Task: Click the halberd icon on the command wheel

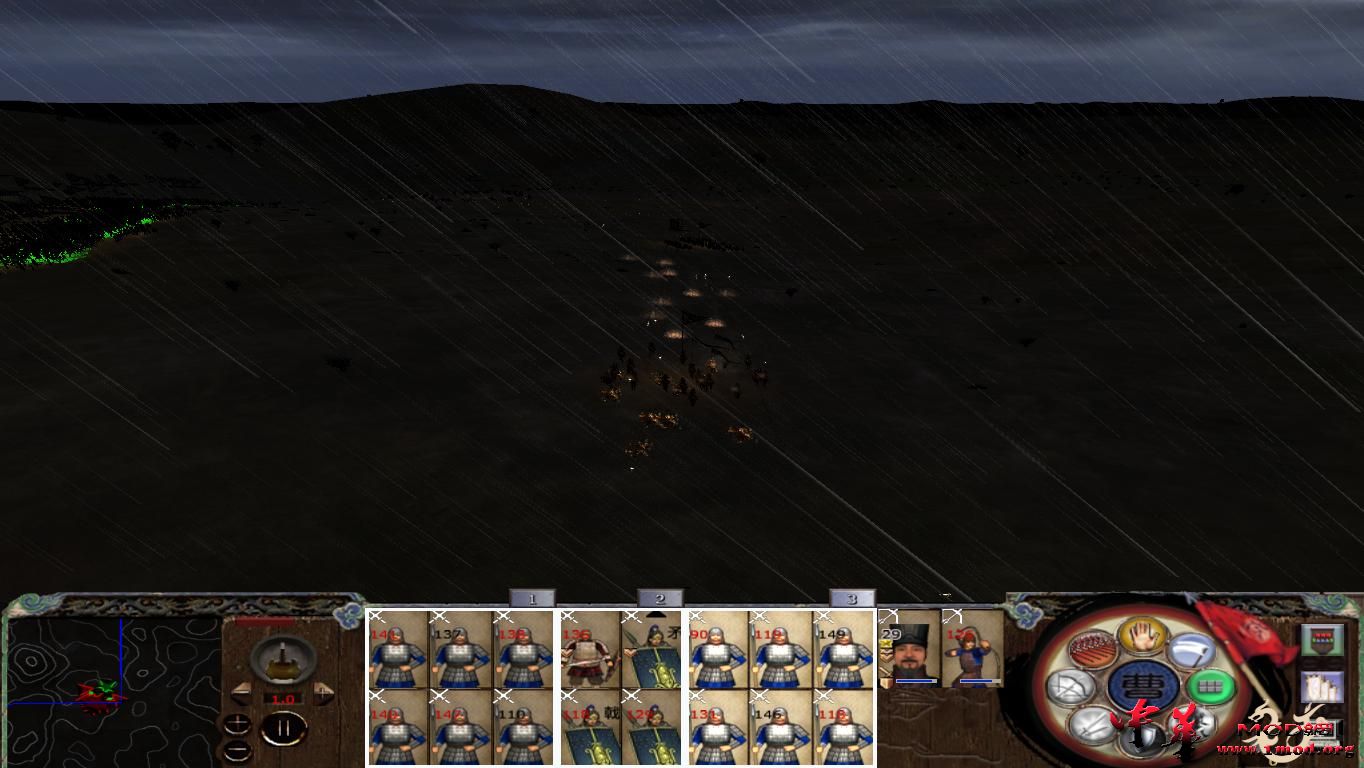Action: click(1193, 650)
